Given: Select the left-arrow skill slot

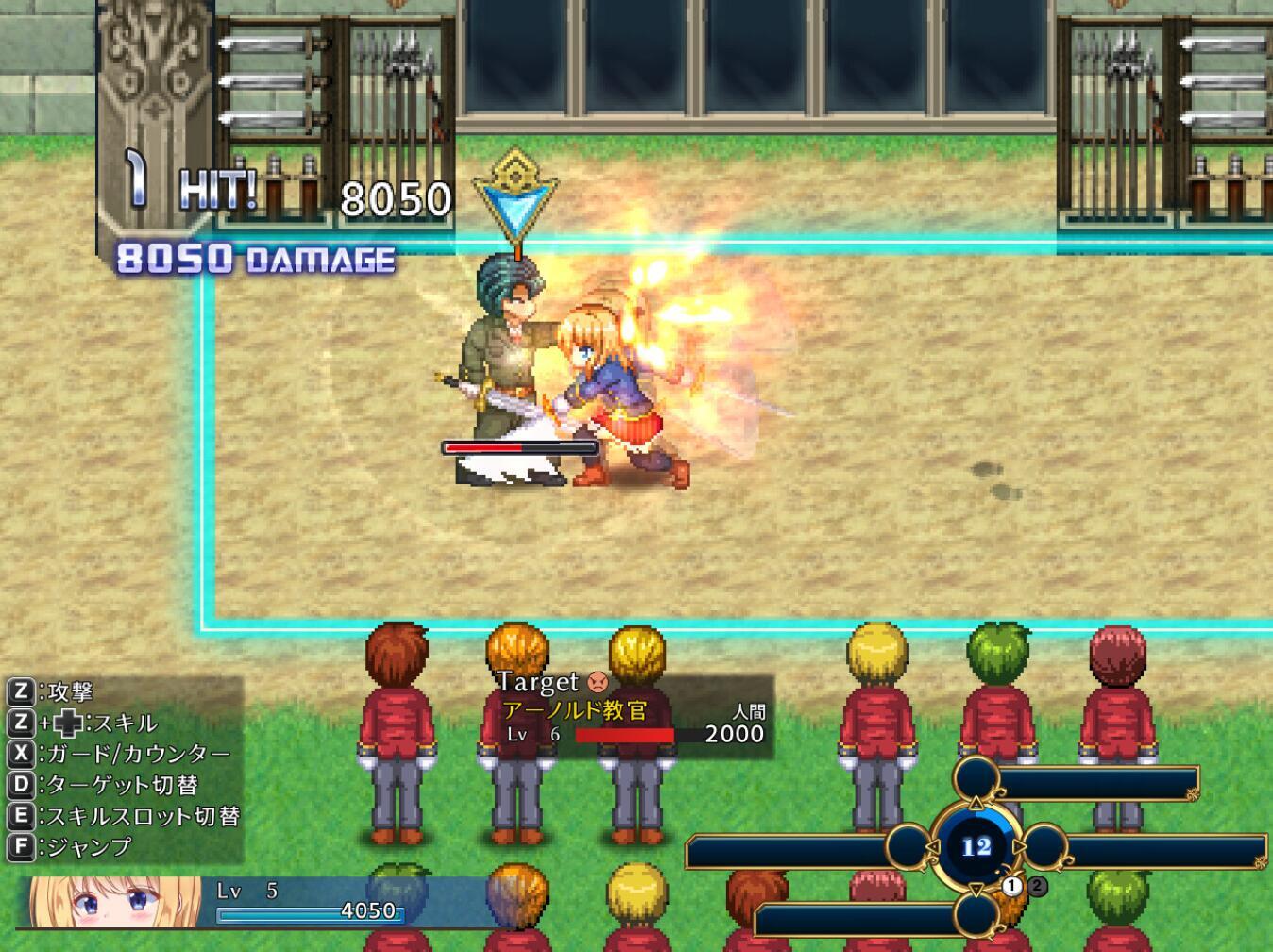Looking at the screenshot, I should [x=909, y=847].
